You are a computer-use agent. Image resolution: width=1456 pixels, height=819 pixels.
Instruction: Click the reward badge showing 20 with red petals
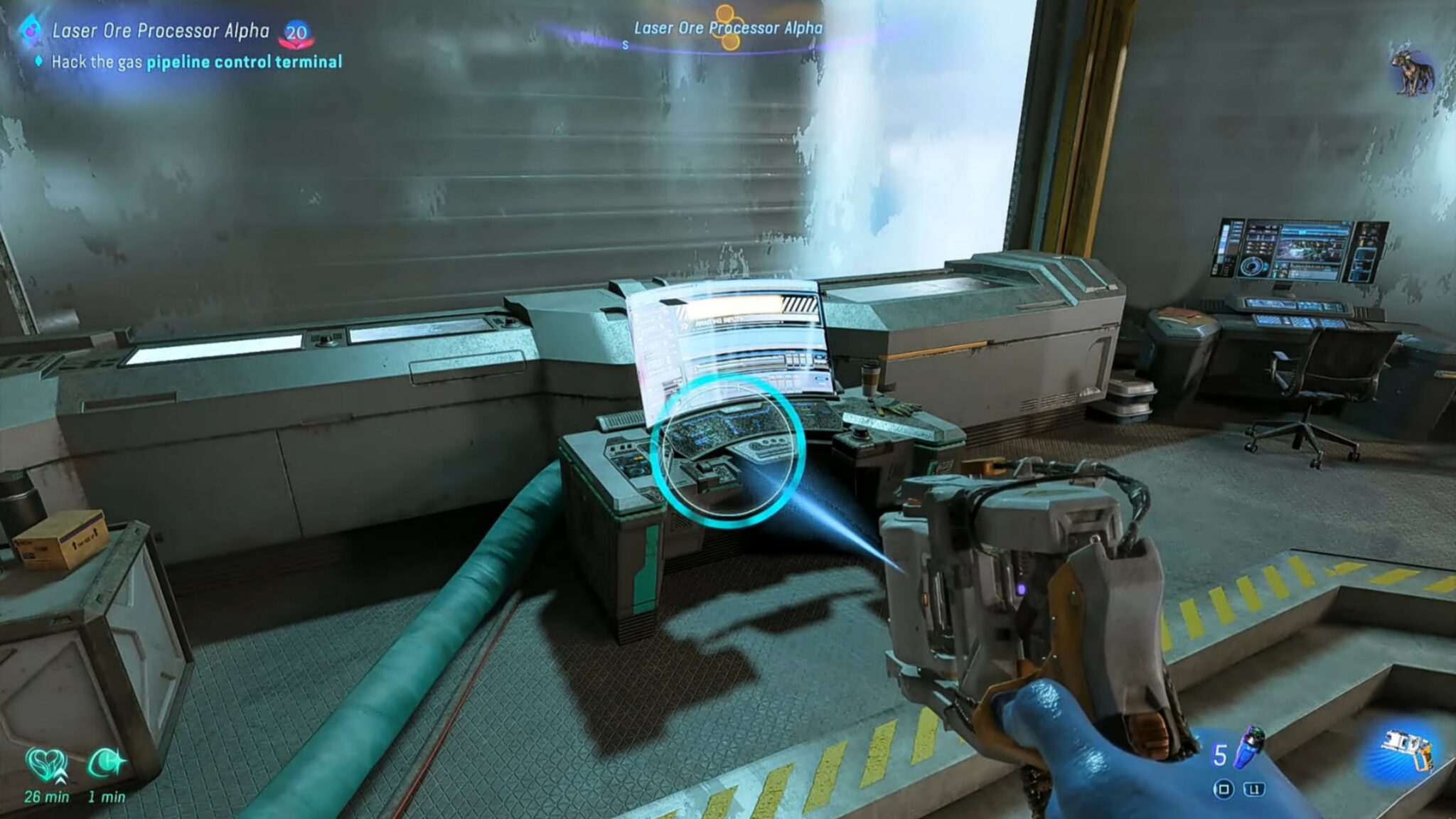point(299,31)
